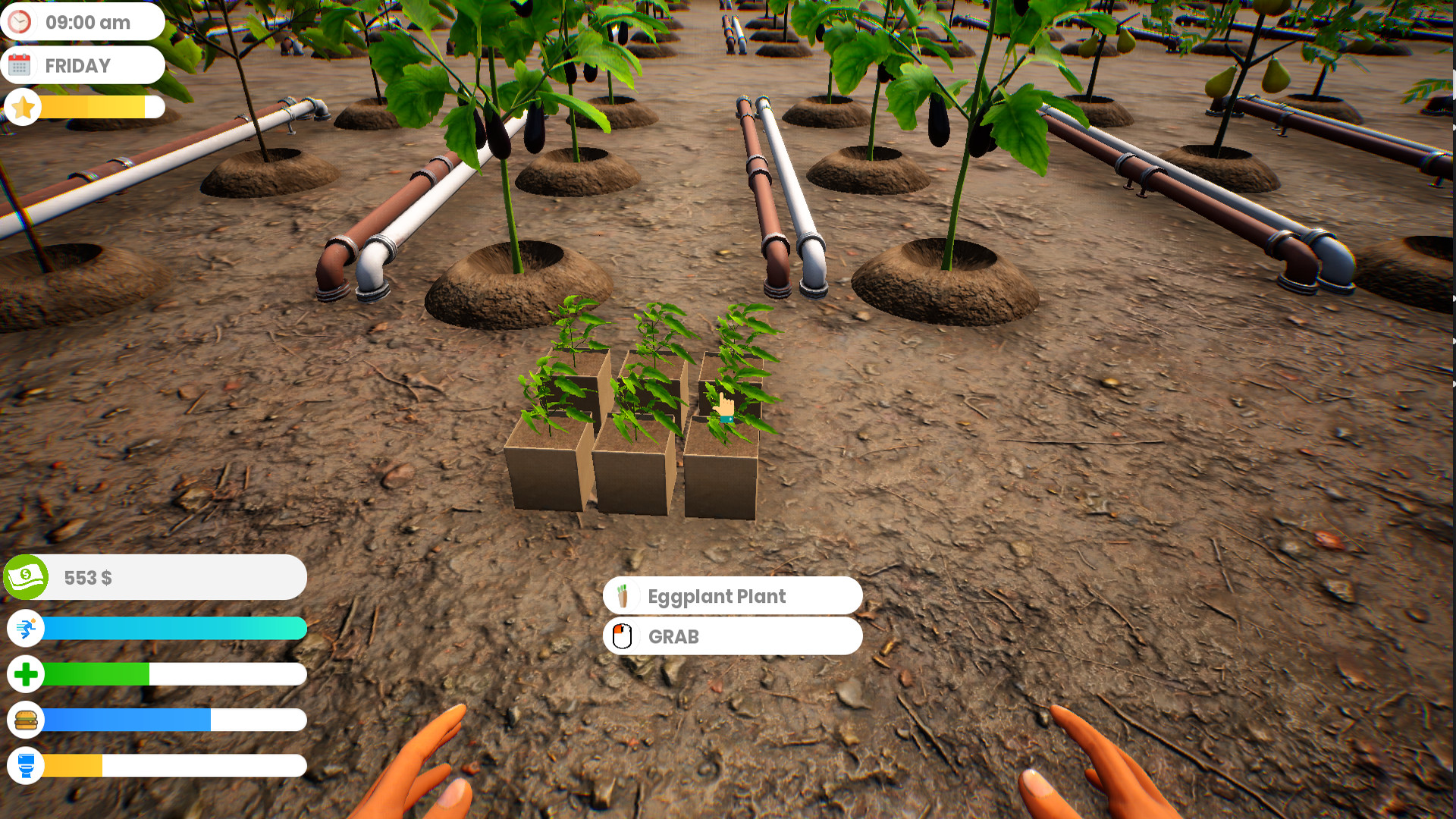
Task: Click the mouse icon beside GRAB
Action: point(622,636)
